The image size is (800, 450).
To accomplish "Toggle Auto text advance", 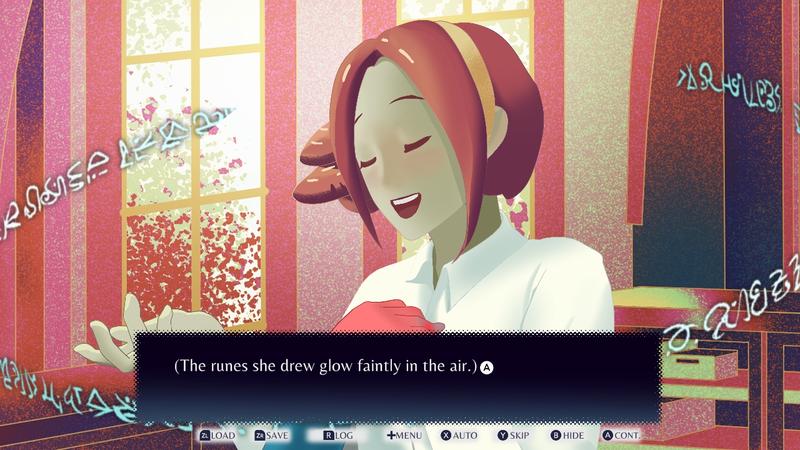I will click(459, 436).
